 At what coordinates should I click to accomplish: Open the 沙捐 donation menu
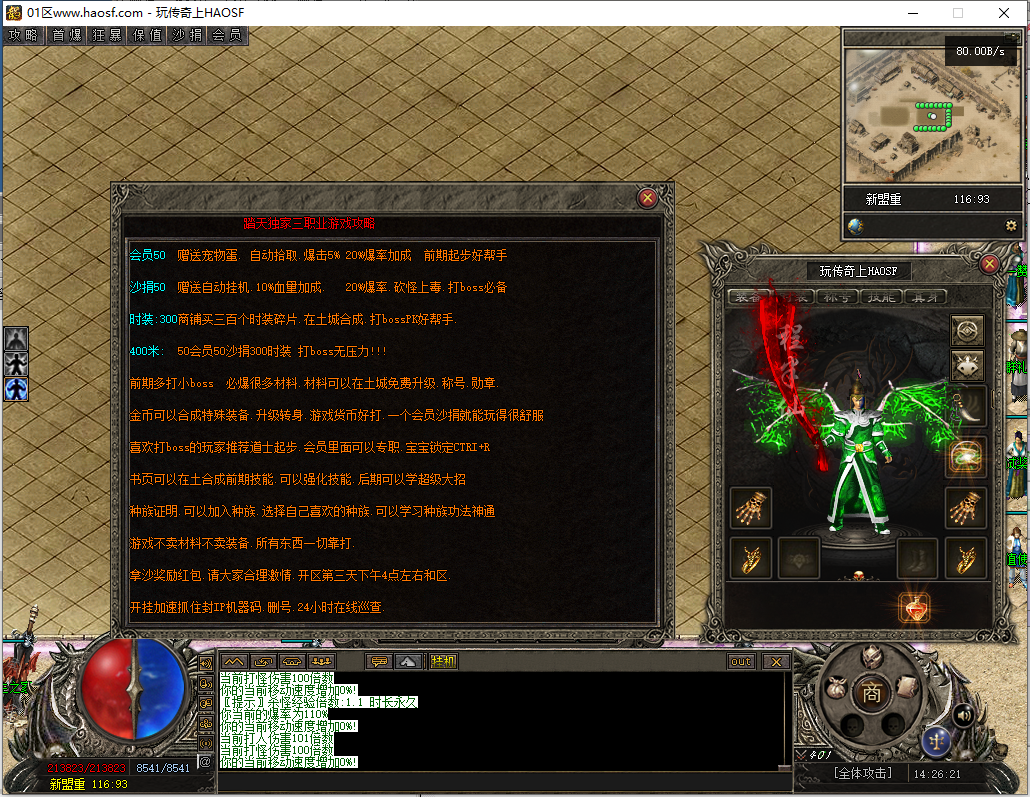pyautogui.click(x=187, y=35)
